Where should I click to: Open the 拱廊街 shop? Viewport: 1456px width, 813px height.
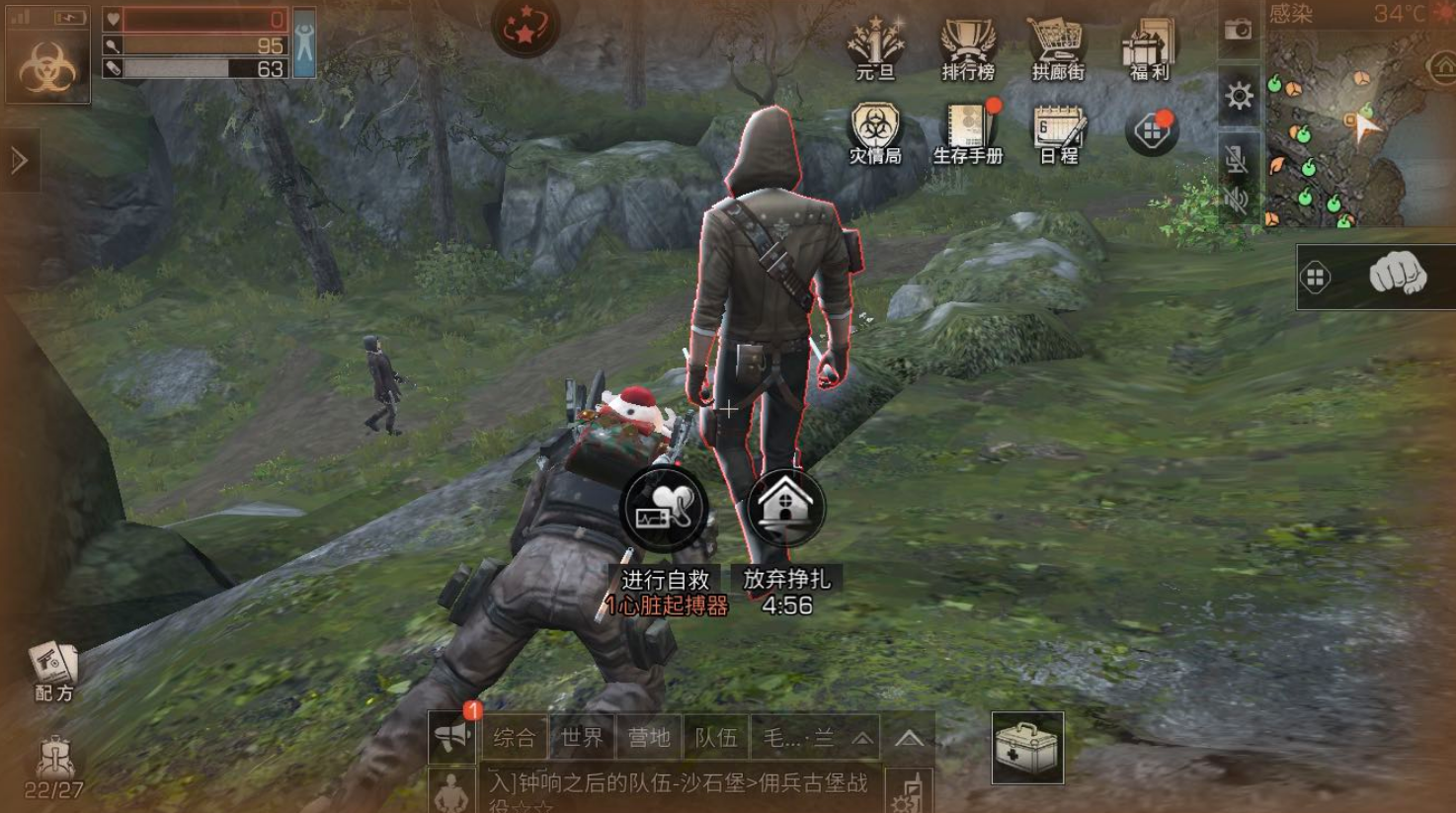pos(1058,47)
